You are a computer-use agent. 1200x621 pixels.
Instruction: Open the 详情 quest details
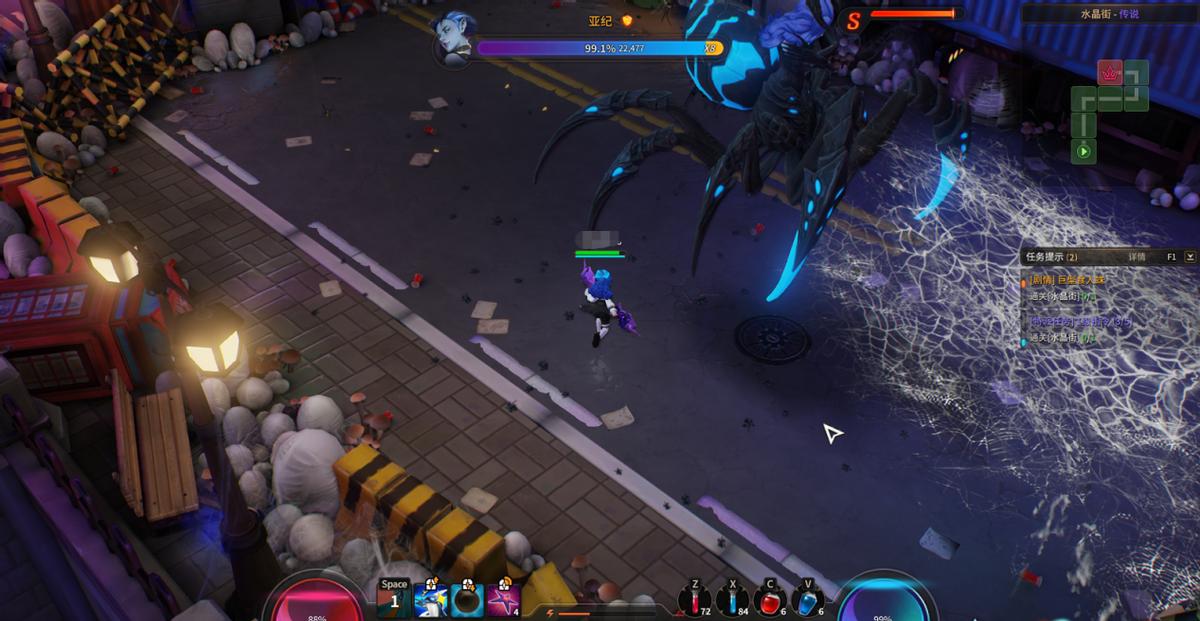[x=1137, y=257]
